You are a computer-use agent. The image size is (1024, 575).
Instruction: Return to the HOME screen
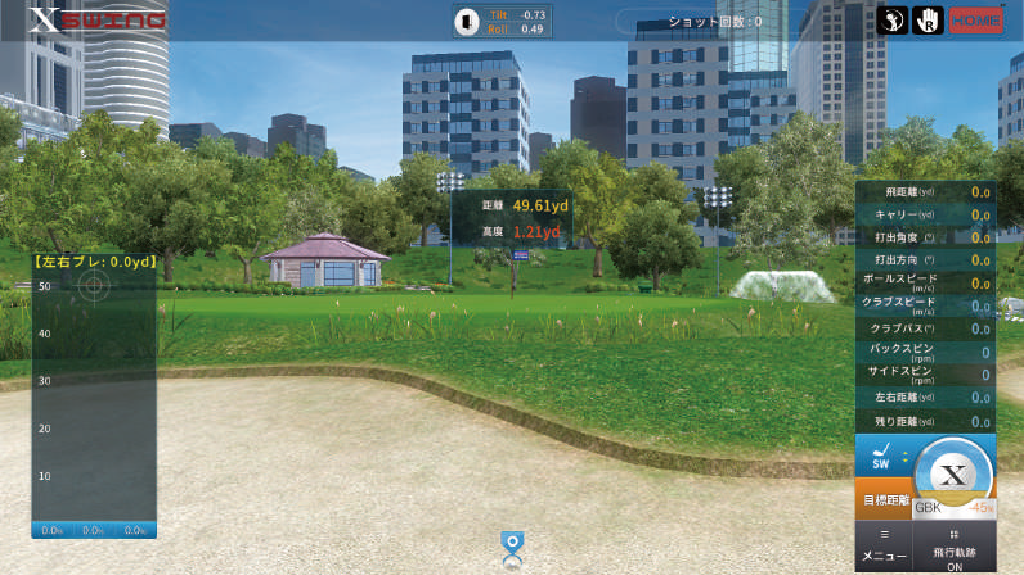click(x=977, y=20)
